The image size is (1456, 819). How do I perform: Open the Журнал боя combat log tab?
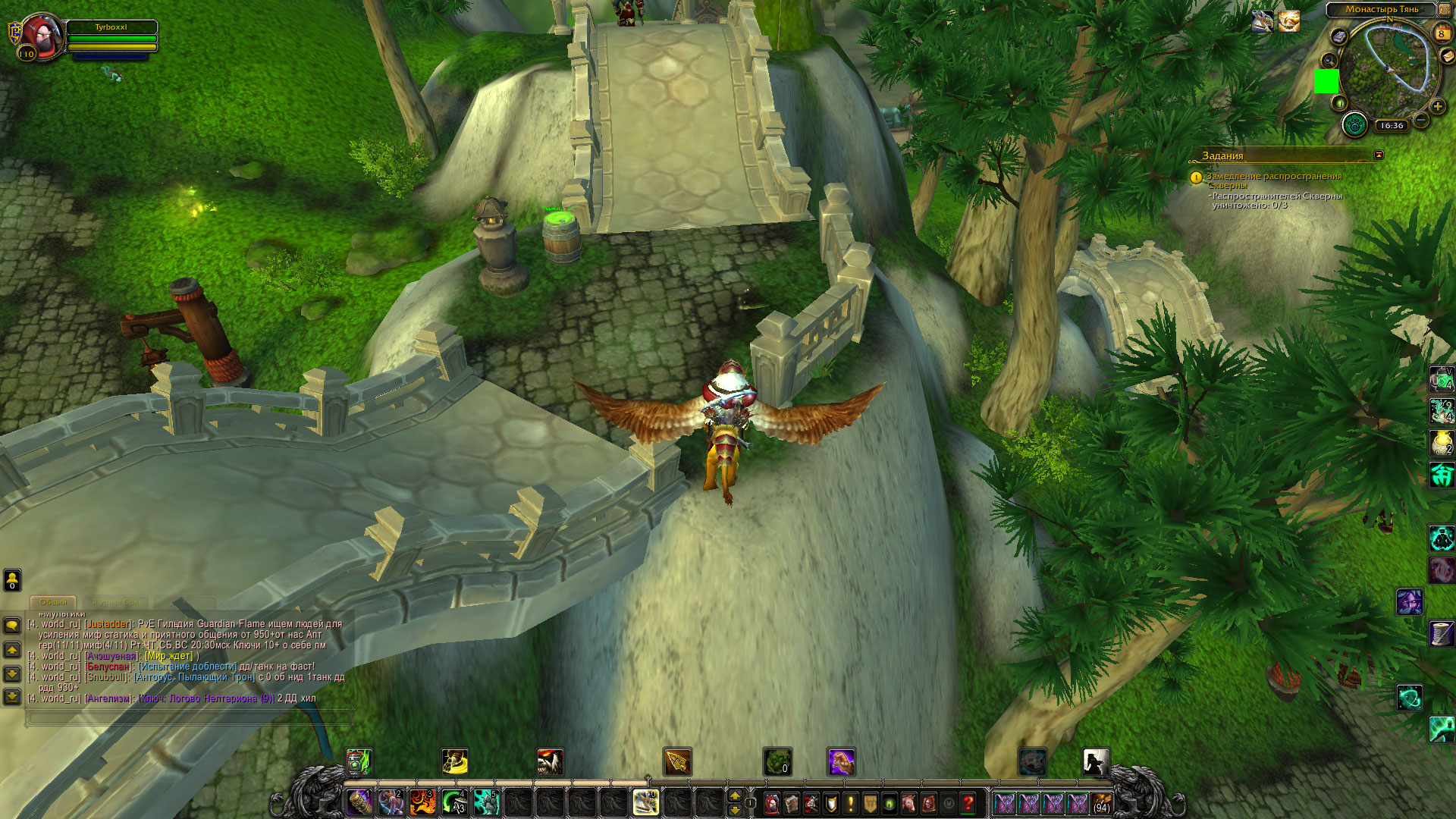coord(115,602)
